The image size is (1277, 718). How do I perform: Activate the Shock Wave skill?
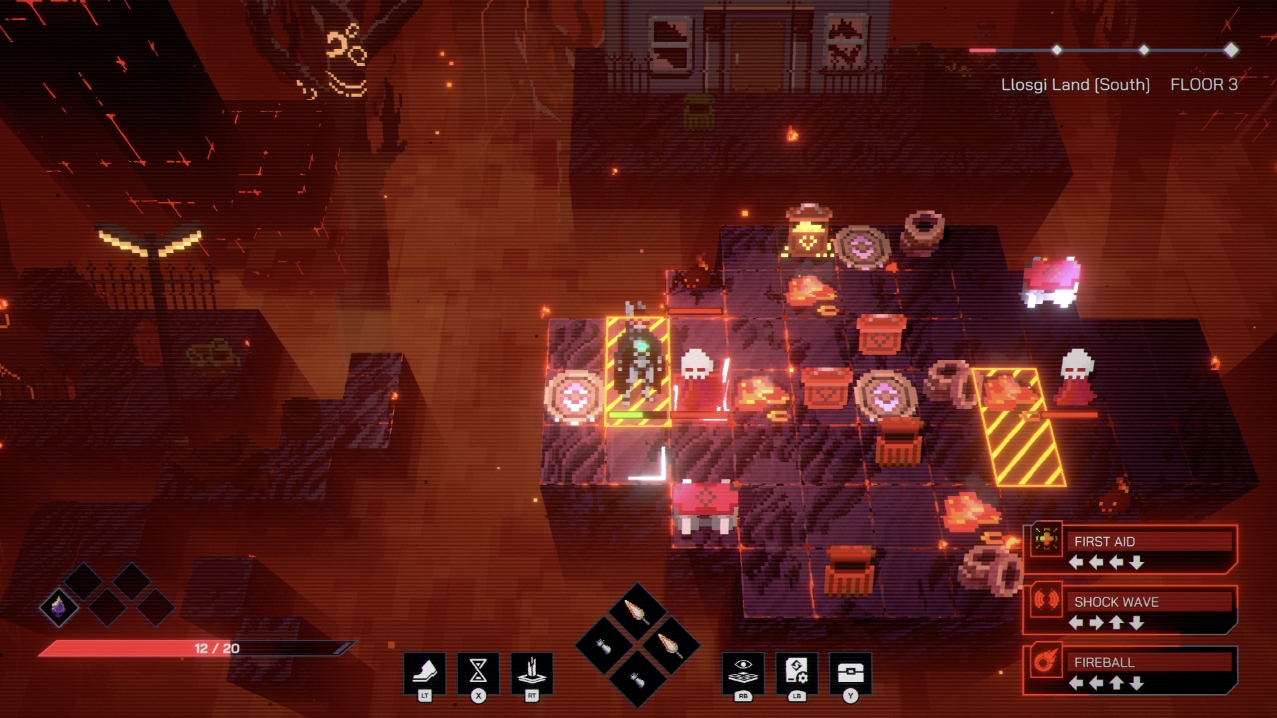[x=1130, y=610]
